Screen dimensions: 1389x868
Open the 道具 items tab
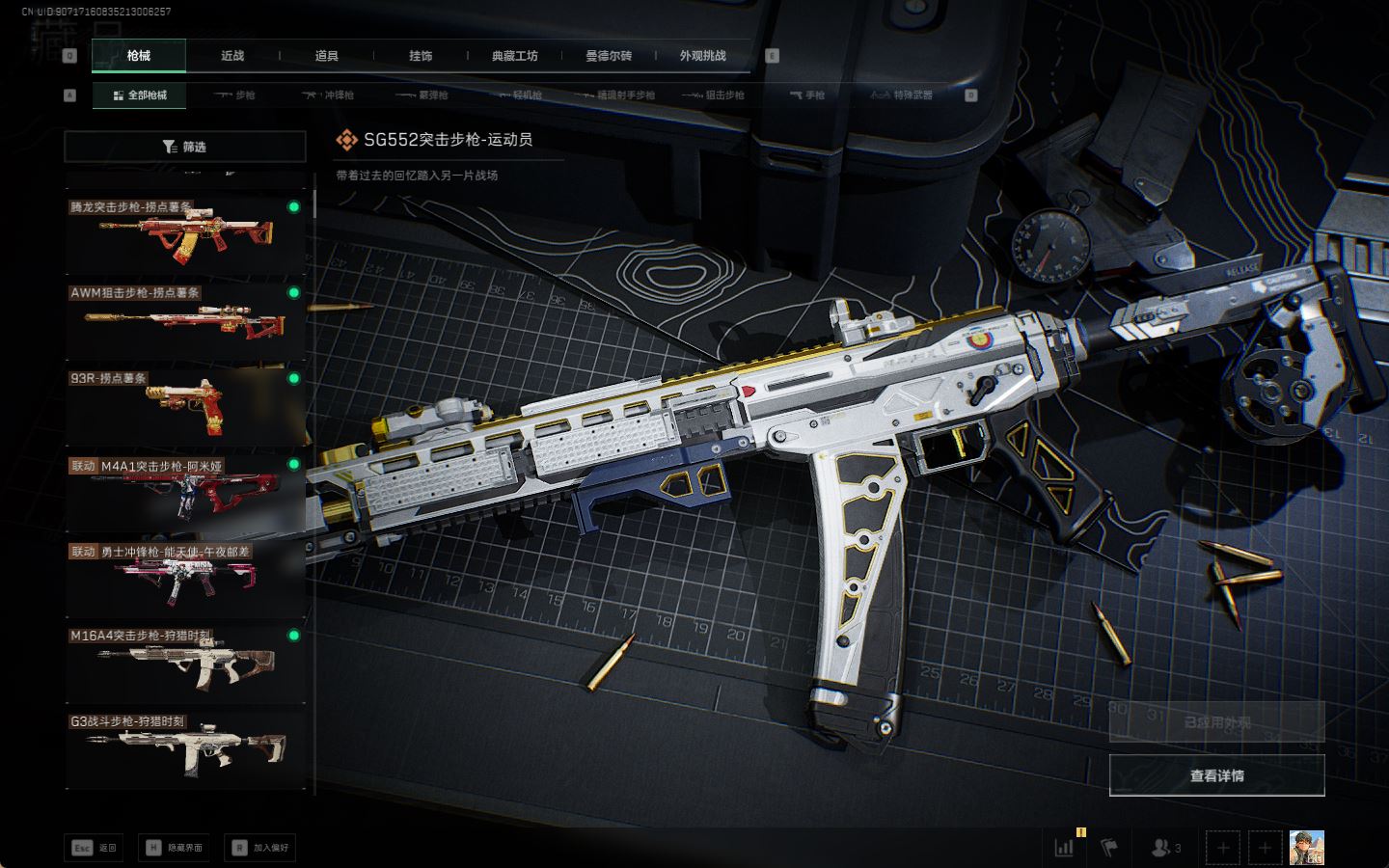tap(327, 56)
